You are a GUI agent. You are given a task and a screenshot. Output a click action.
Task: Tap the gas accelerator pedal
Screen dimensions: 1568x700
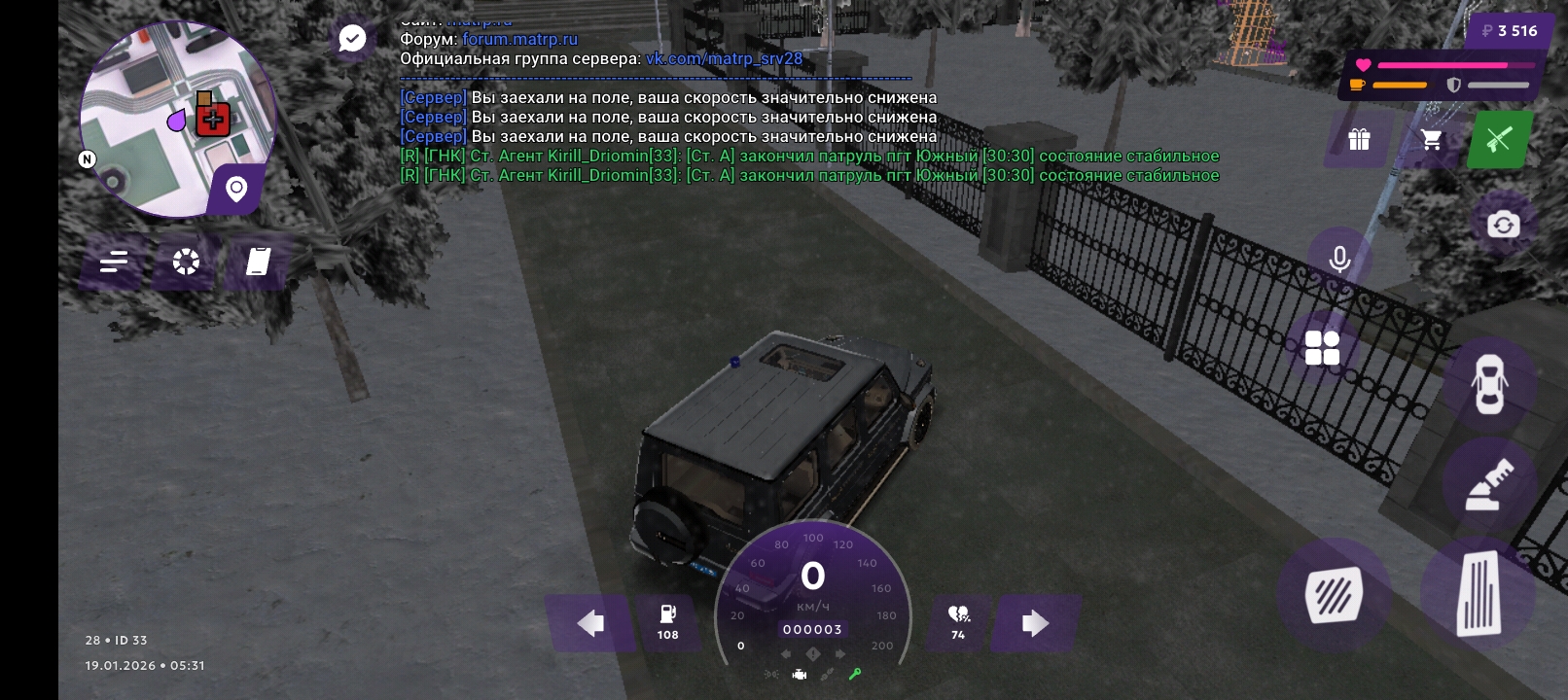click(x=1479, y=592)
